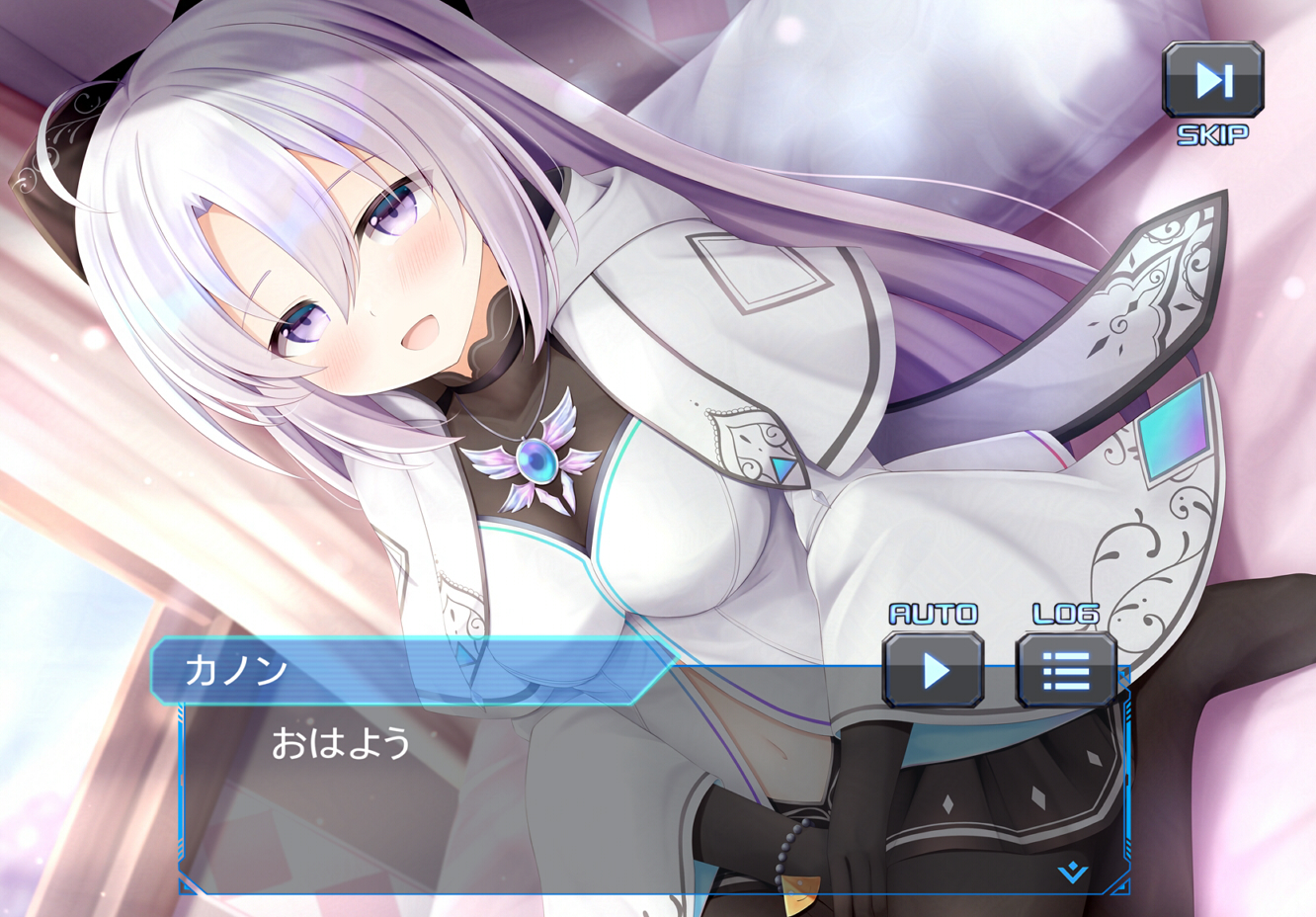Image resolution: width=1316 pixels, height=917 pixels.
Task: Advance dialogue with the down arrow indicator
Action: click(1073, 873)
